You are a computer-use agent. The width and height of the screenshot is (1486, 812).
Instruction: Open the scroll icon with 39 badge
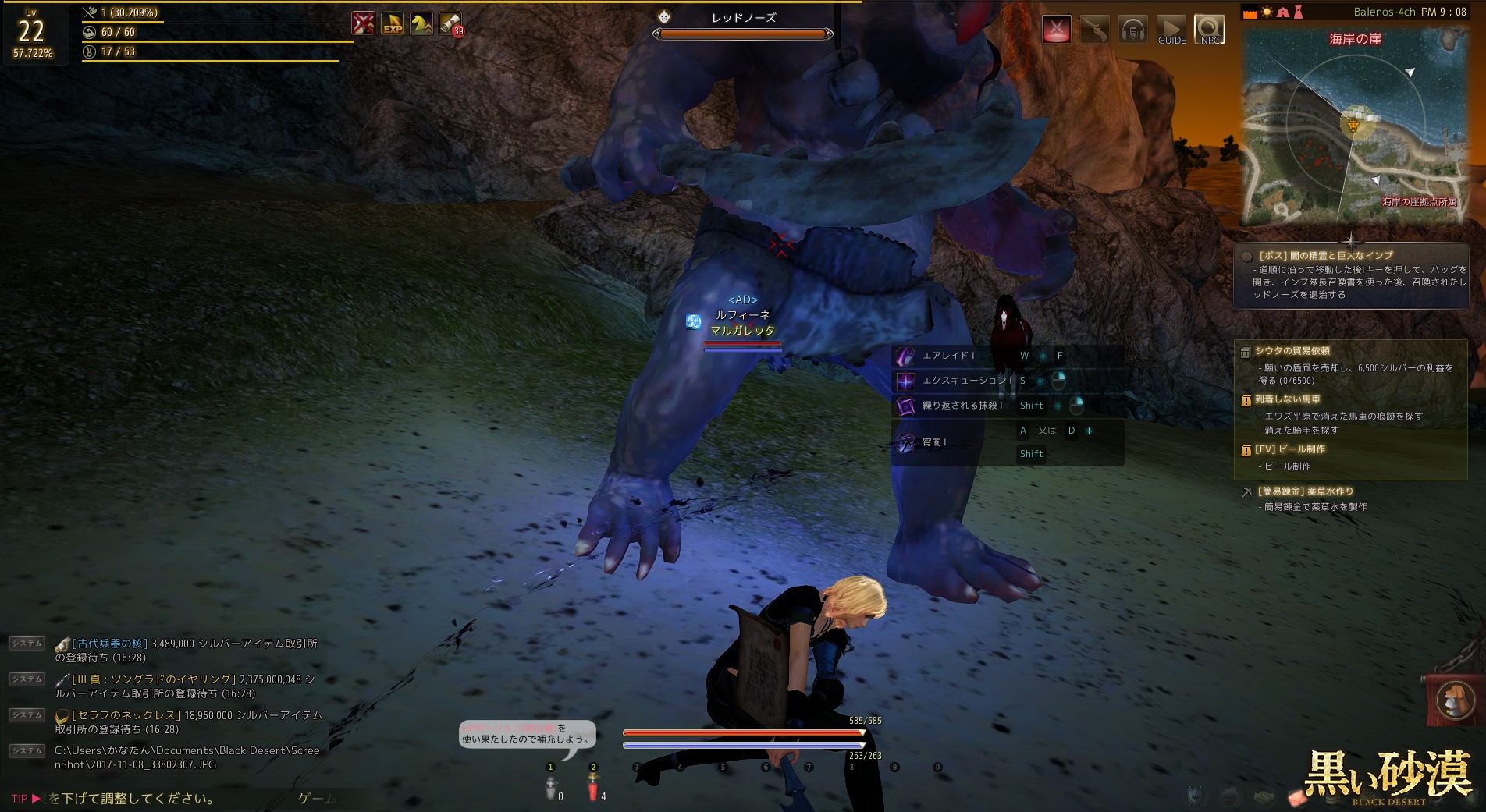[x=450, y=24]
